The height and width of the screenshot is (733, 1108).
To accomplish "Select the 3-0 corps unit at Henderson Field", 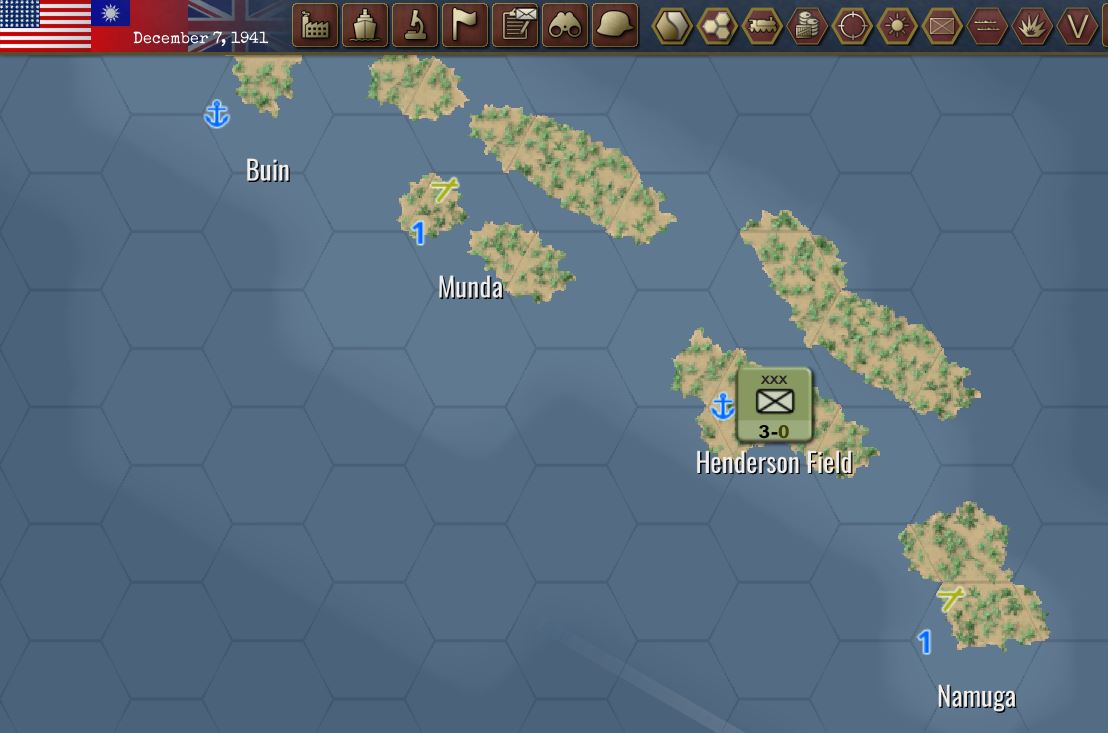I will click(x=774, y=405).
